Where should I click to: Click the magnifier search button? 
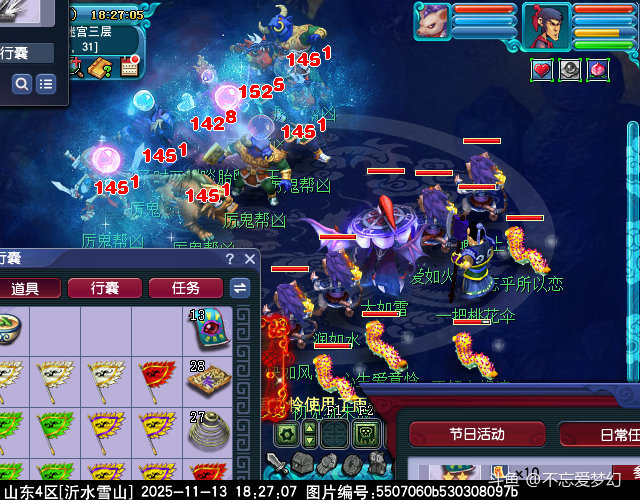click(x=22, y=85)
